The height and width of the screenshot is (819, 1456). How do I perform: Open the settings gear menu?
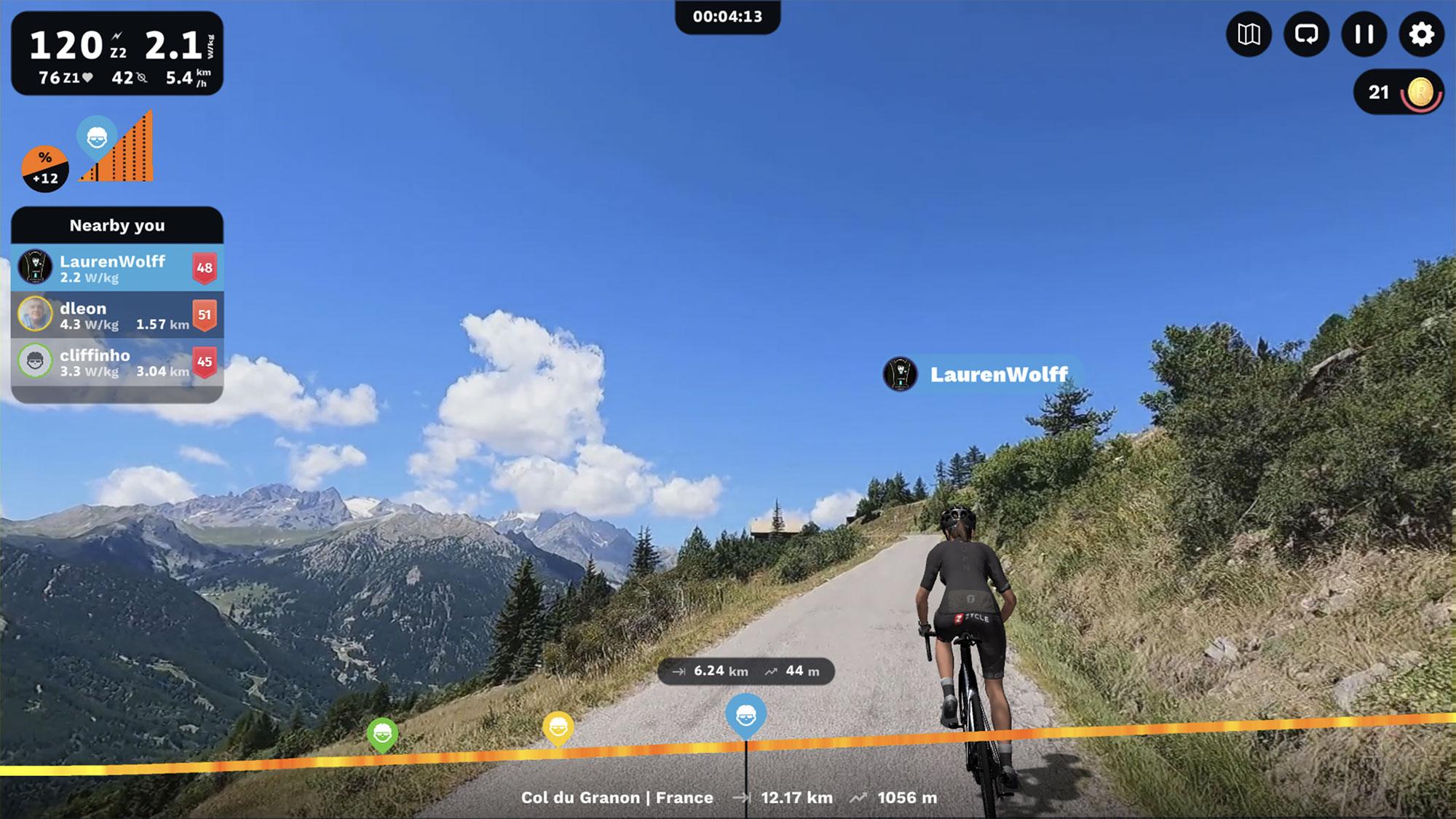click(x=1421, y=34)
